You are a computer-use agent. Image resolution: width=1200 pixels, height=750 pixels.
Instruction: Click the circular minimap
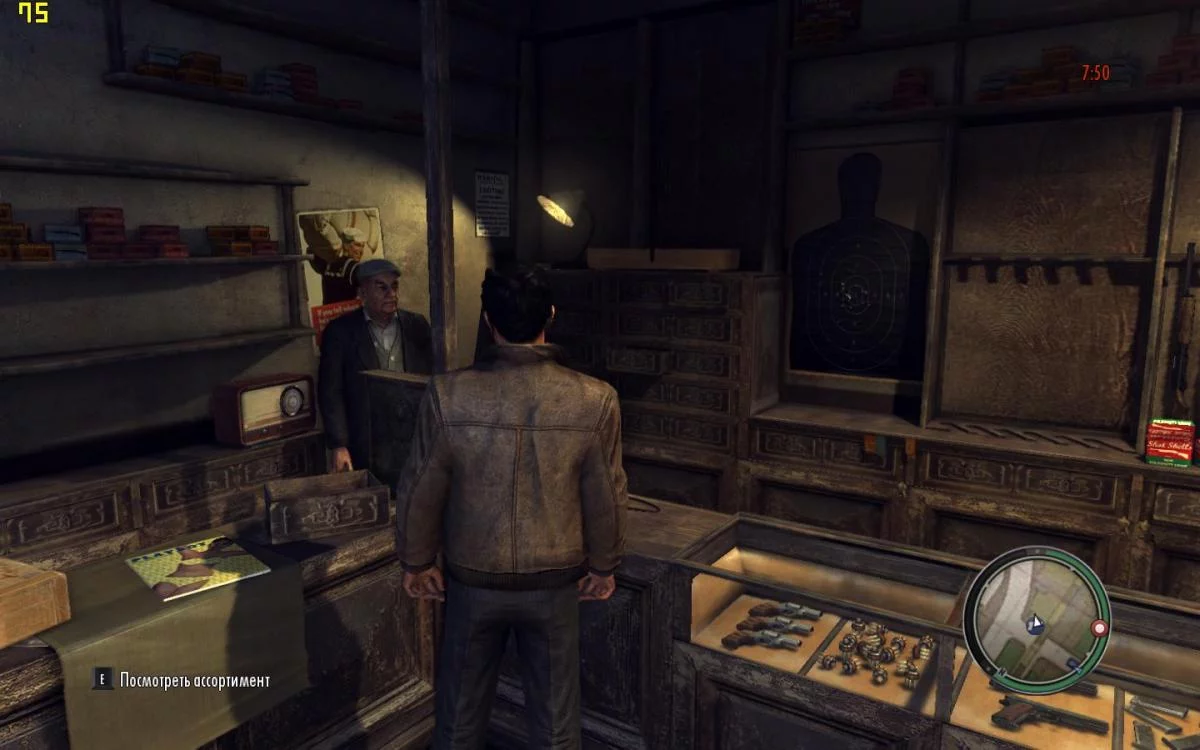(x=1036, y=621)
